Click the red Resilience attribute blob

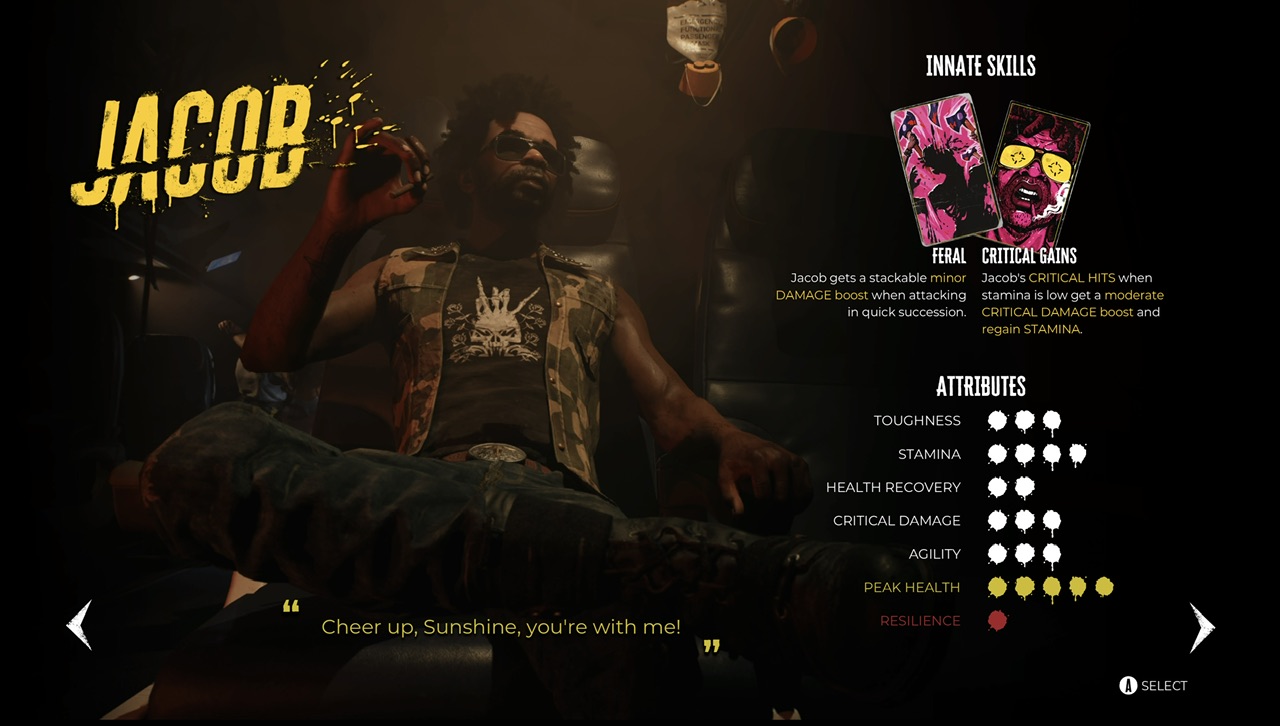click(997, 620)
